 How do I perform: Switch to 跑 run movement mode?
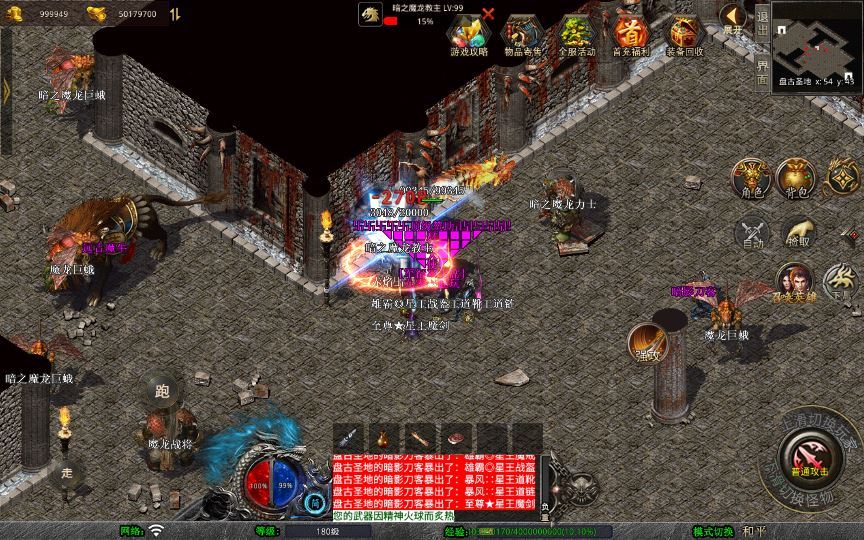(162, 391)
